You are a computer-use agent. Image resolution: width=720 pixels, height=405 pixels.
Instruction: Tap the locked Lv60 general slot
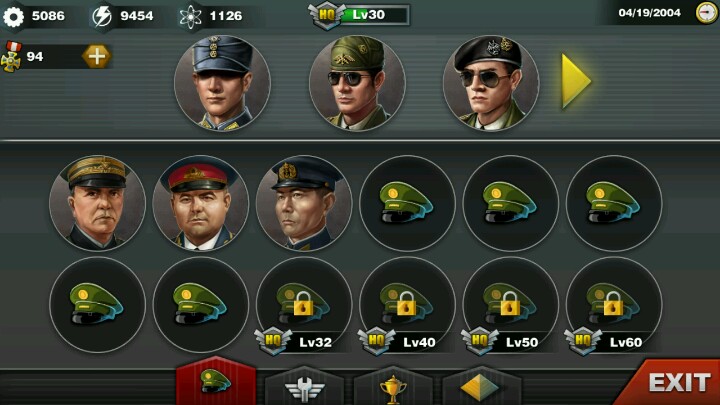(614, 303)
